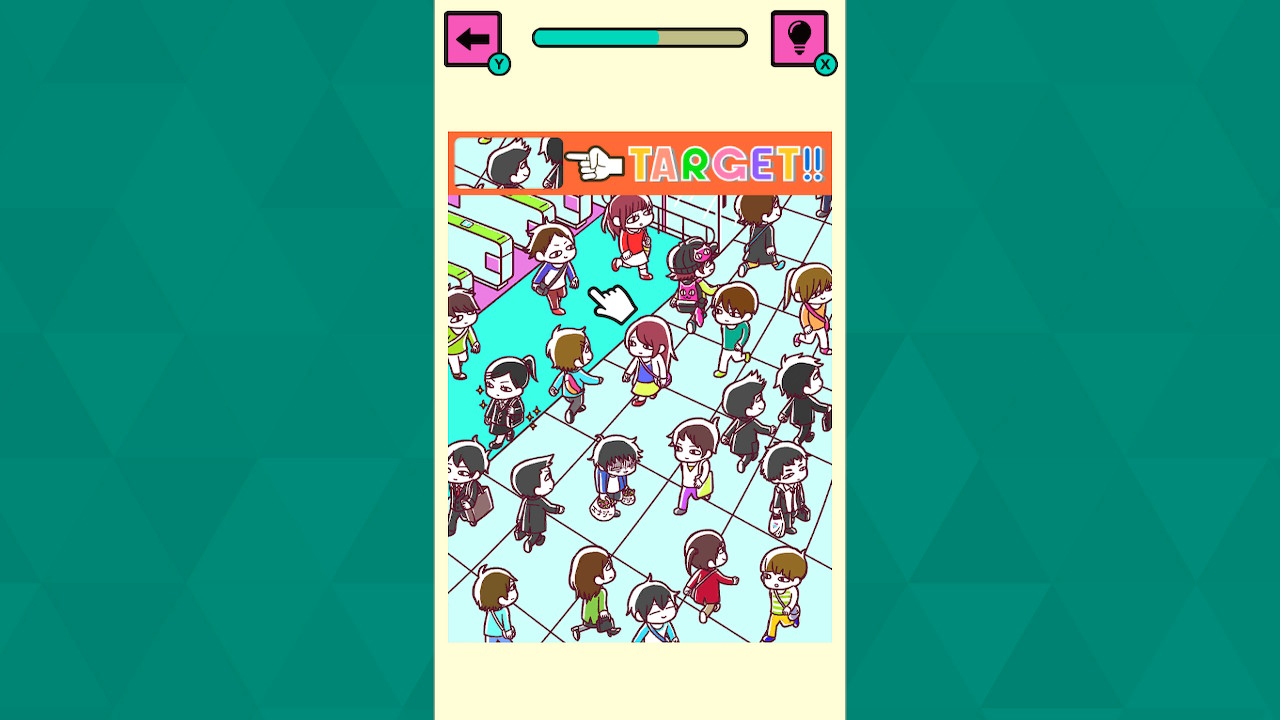Click the tired man holding snack bags
Viewport: 1280px width, 720px height.
pyautogui.click(x=614, y=472)
